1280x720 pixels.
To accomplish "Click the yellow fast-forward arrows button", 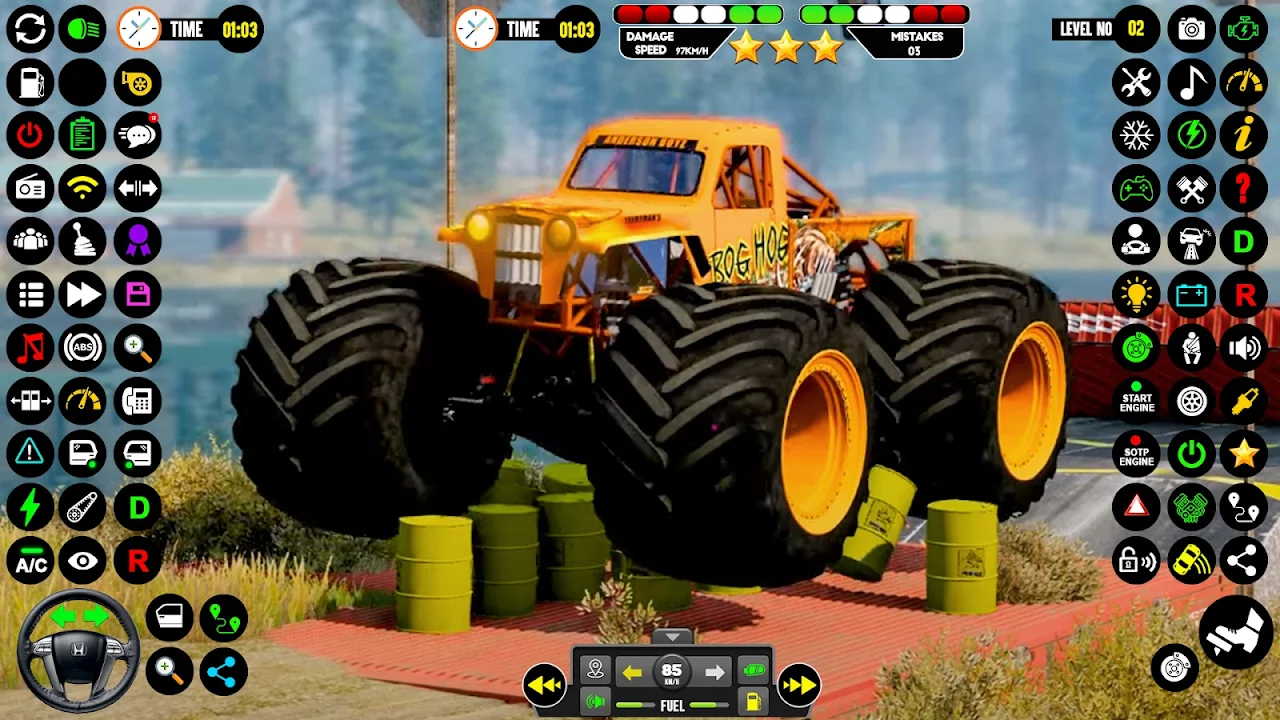I will pyautogui.click(x=798, y=685).
